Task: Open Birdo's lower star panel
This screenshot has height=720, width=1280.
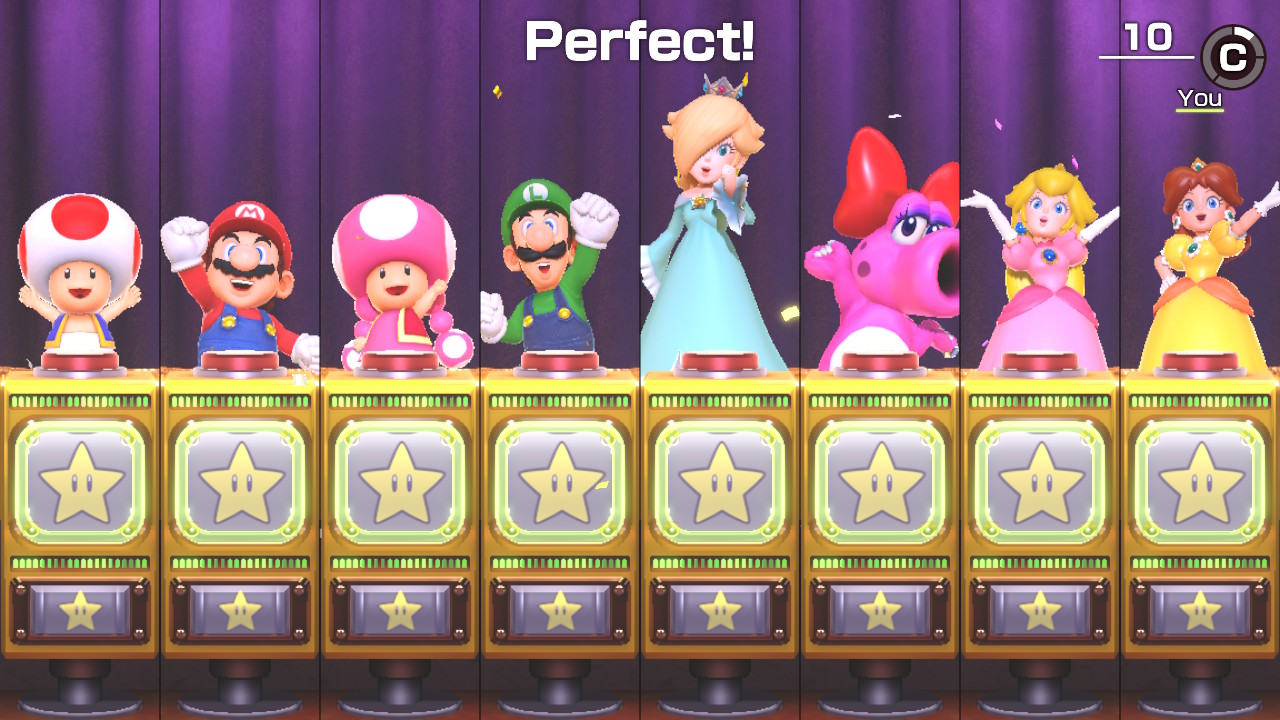Action: coord(880,605)
